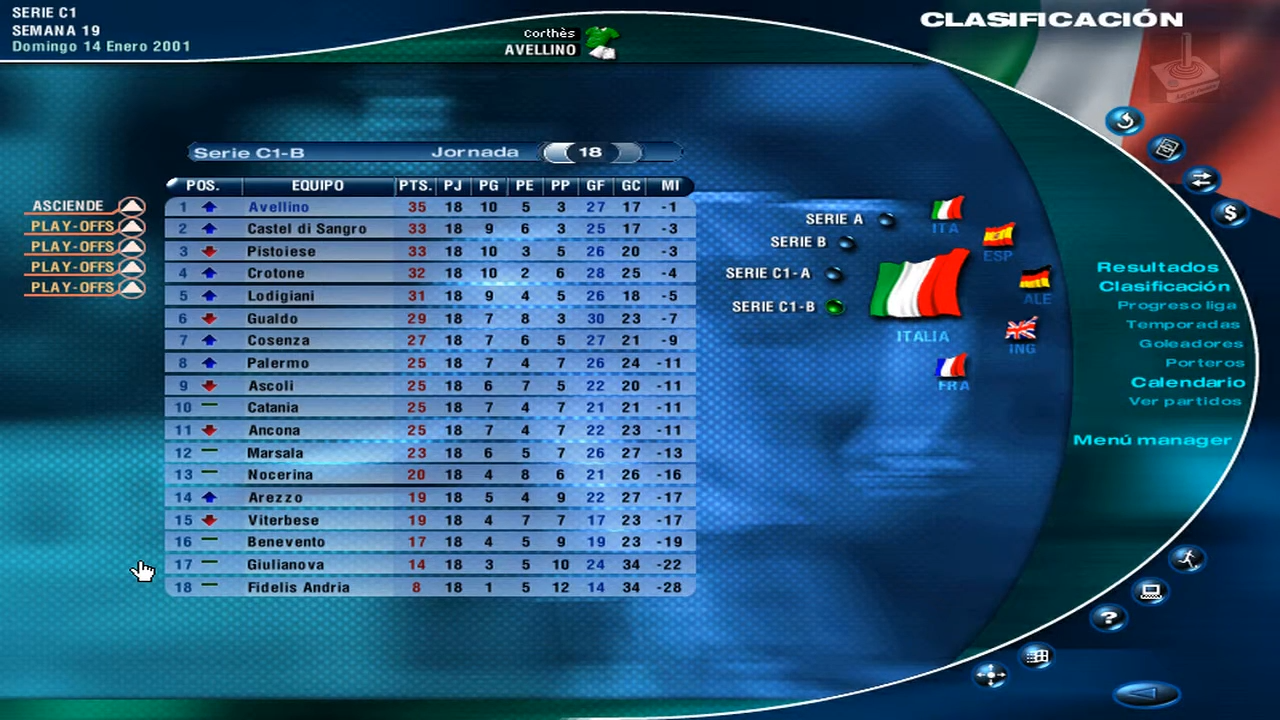Open the laptop computer icon

[x=1151, y=592]
